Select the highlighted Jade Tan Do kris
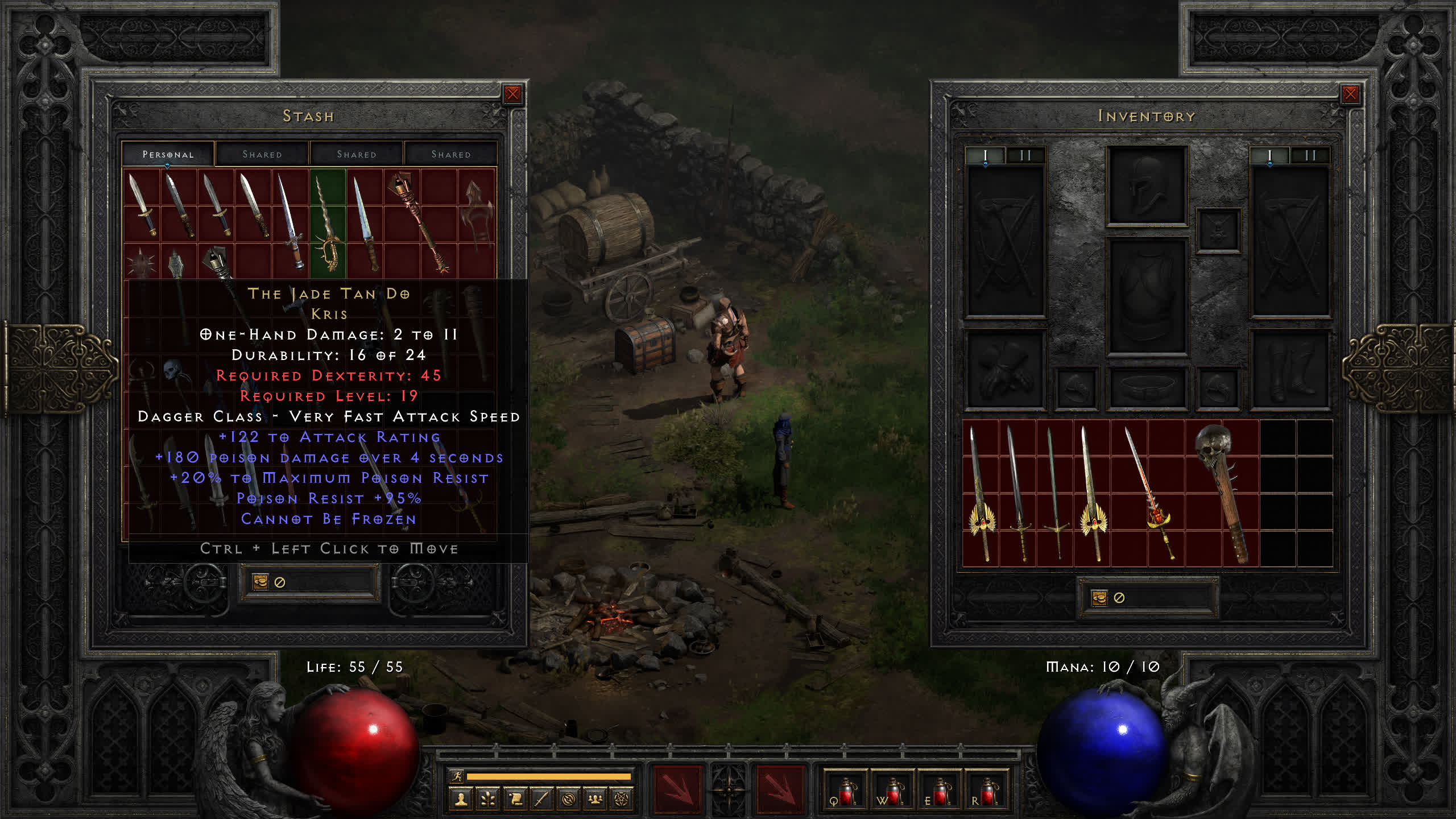Screen dimensions: 1456x819 (328, 225)
